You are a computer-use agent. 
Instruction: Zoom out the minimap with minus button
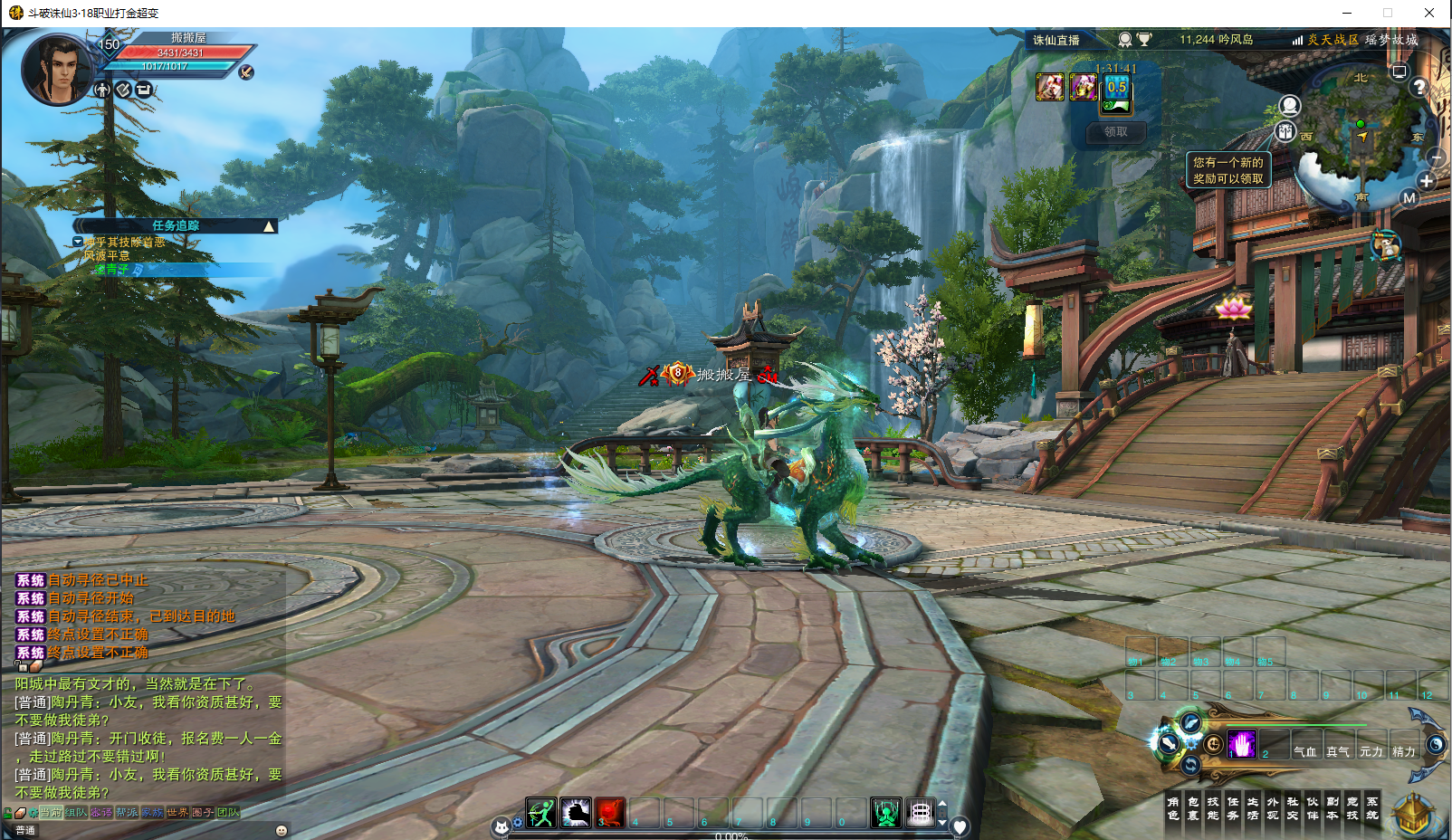(1436, 157)
